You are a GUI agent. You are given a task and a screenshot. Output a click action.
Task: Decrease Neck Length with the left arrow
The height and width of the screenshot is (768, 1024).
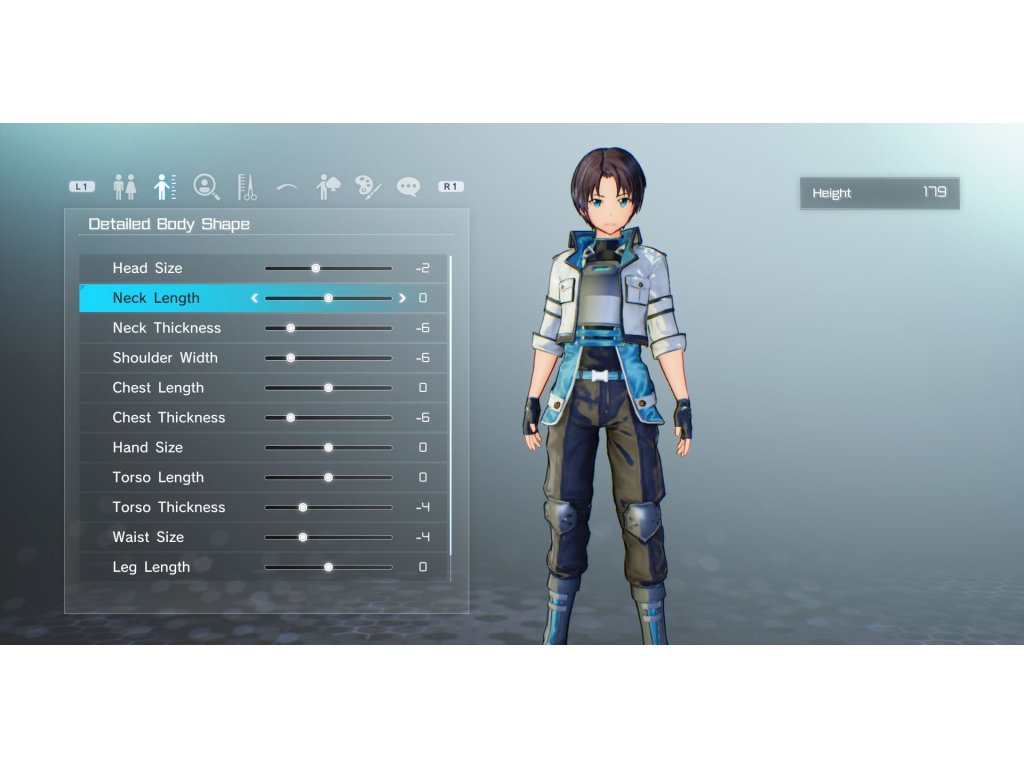[x=254, y=298]
